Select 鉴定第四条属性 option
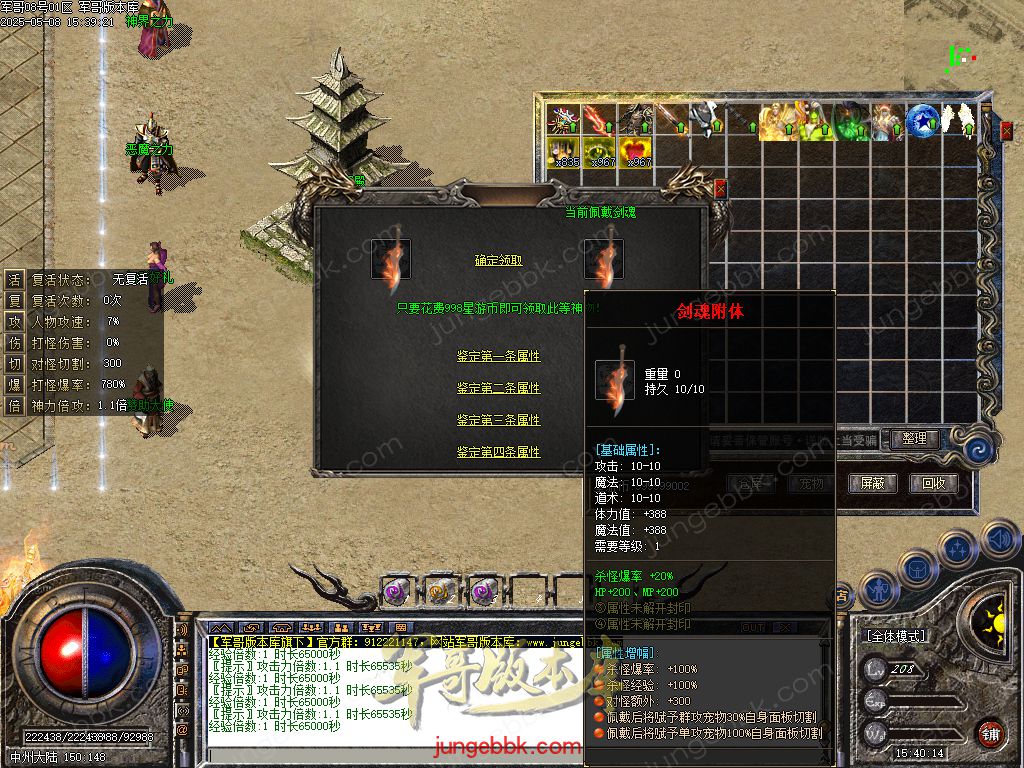The height and width of the screenshot is (768, 1024). [x=498, y=452]
